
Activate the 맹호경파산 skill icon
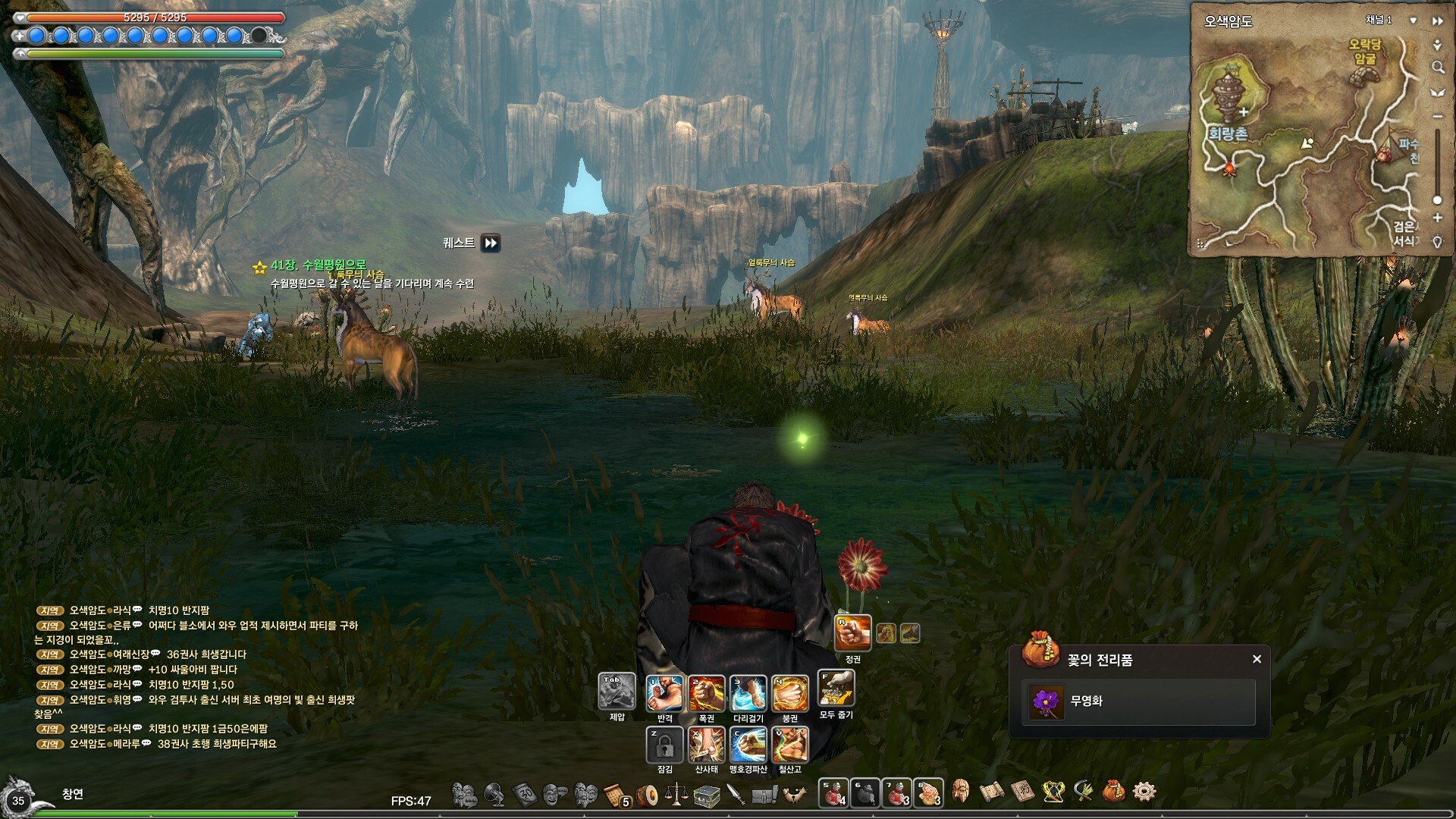(x=748, y=745)
